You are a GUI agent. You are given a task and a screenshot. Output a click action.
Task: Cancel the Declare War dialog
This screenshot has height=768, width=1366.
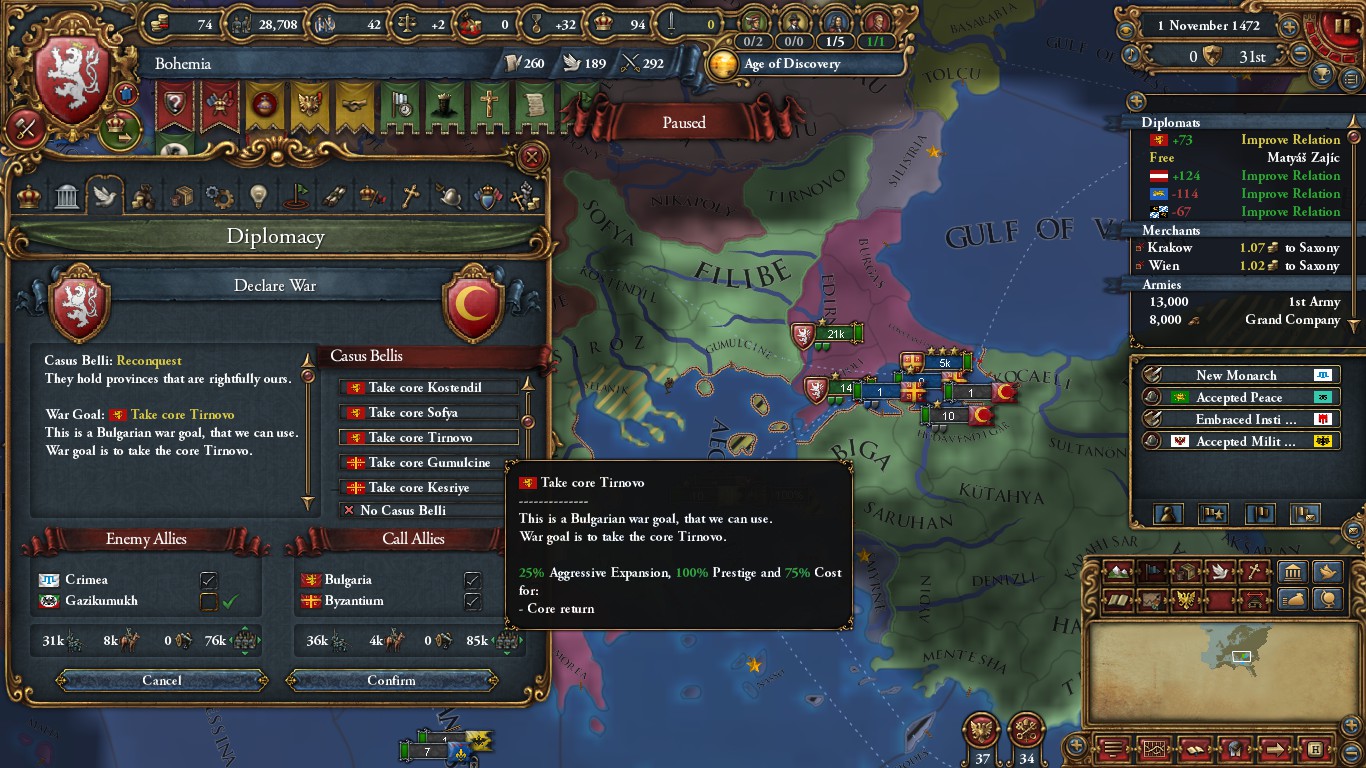[161, 680]
